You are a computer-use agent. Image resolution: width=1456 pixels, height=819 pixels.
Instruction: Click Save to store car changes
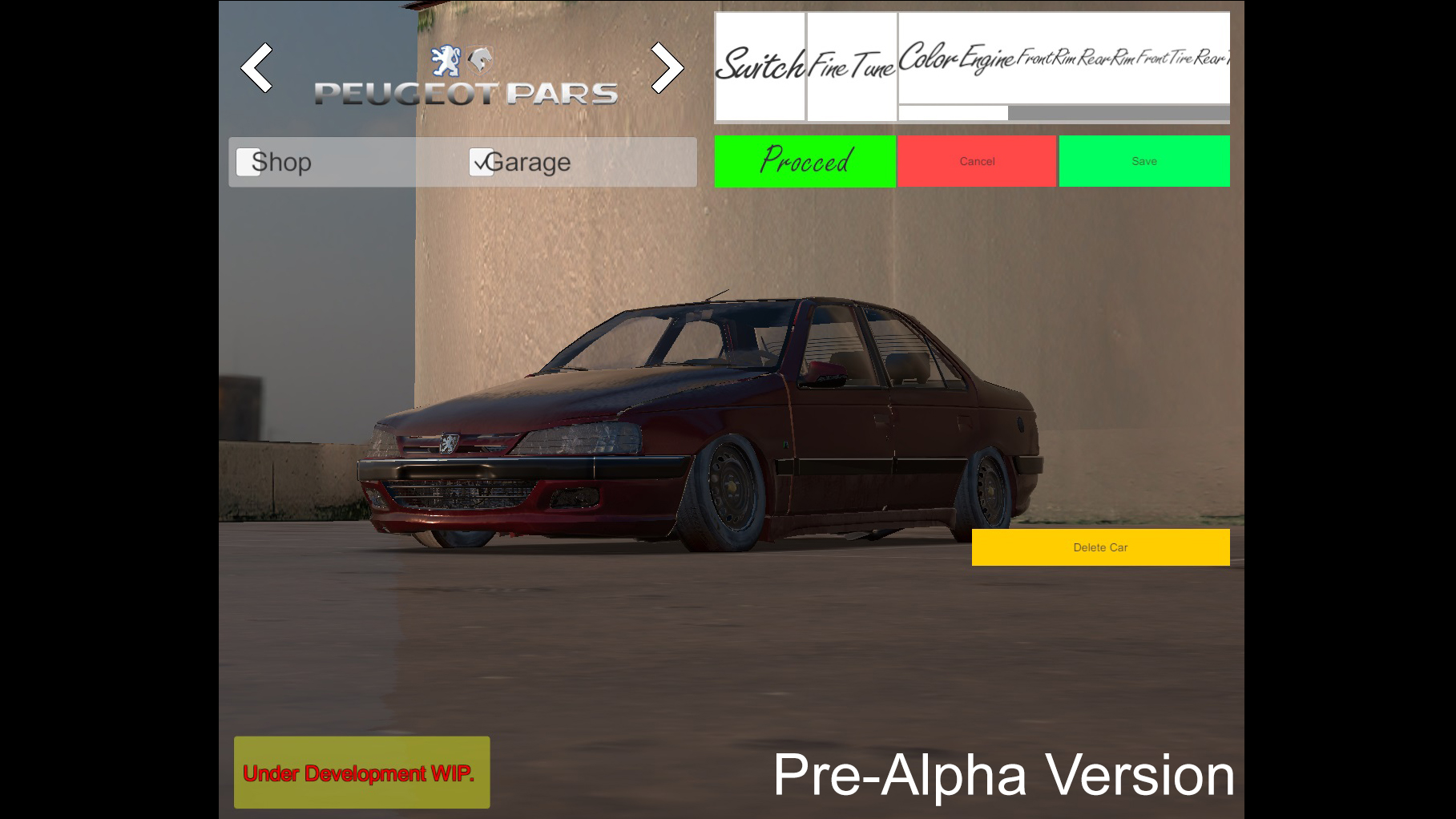[x=1144, y=160]
